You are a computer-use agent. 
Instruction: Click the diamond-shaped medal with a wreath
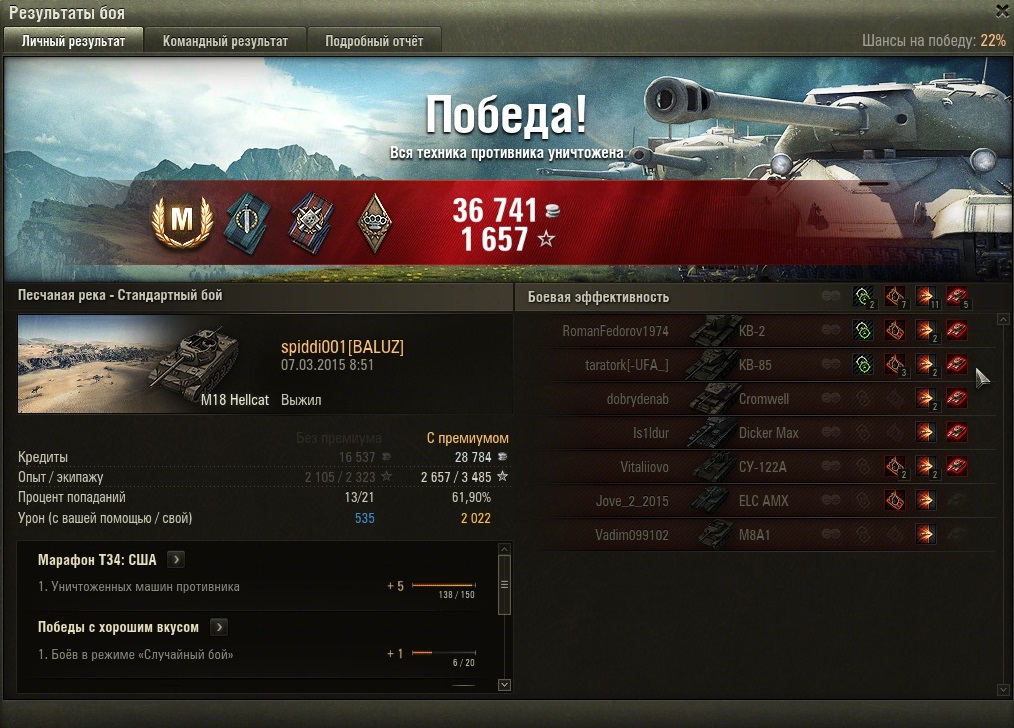[374, 222]
